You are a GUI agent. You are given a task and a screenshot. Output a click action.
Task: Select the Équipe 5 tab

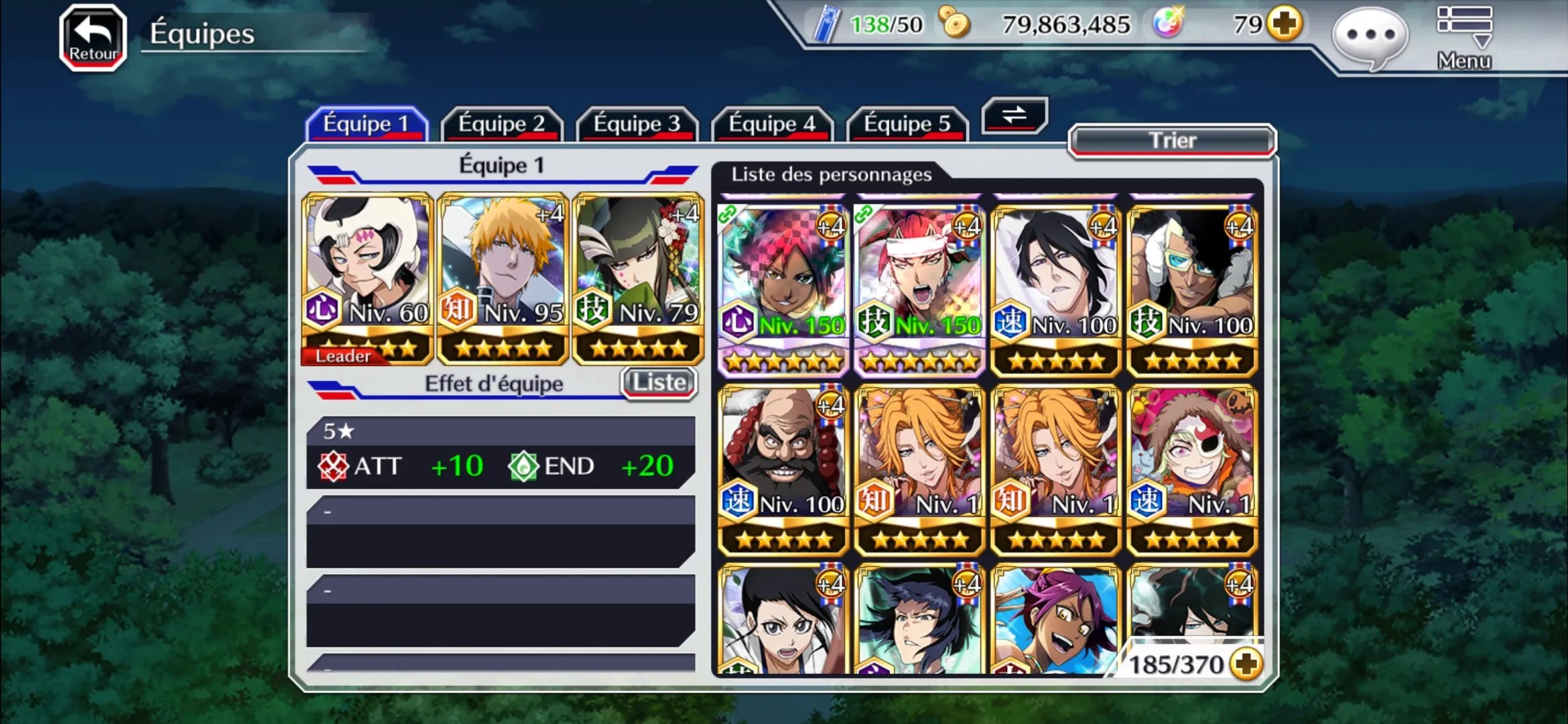[x=907, y=124]
